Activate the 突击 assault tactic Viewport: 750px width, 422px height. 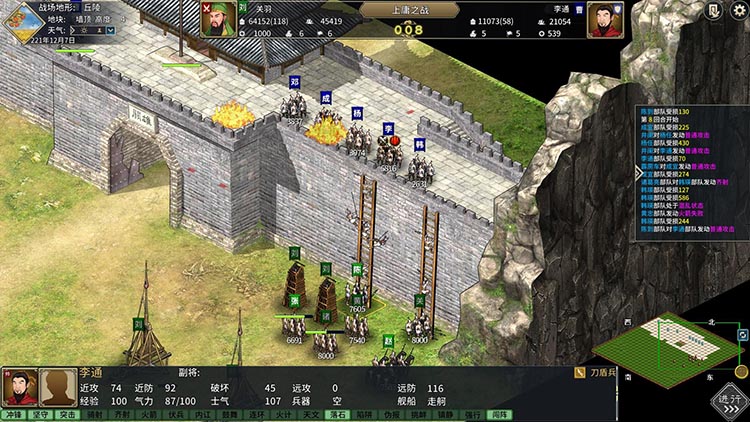[x=67, y=414]
